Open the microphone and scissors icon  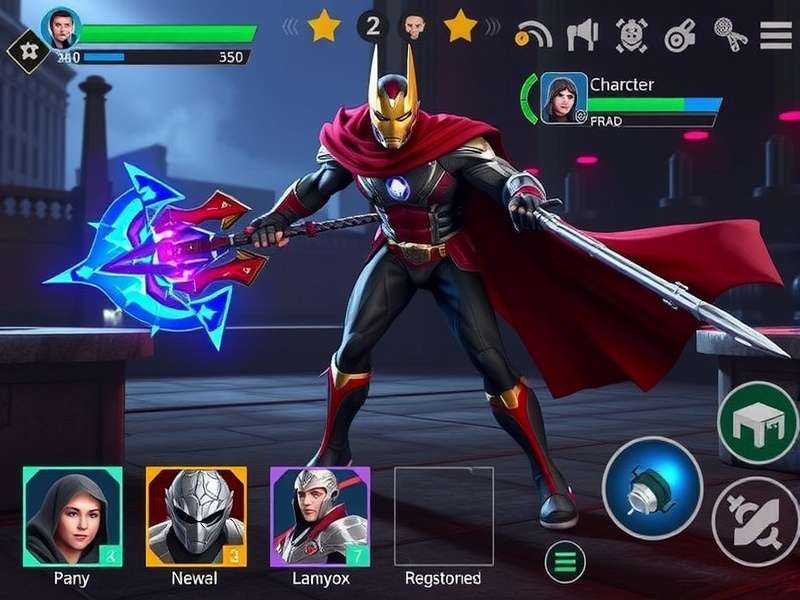tap(730, 35)
